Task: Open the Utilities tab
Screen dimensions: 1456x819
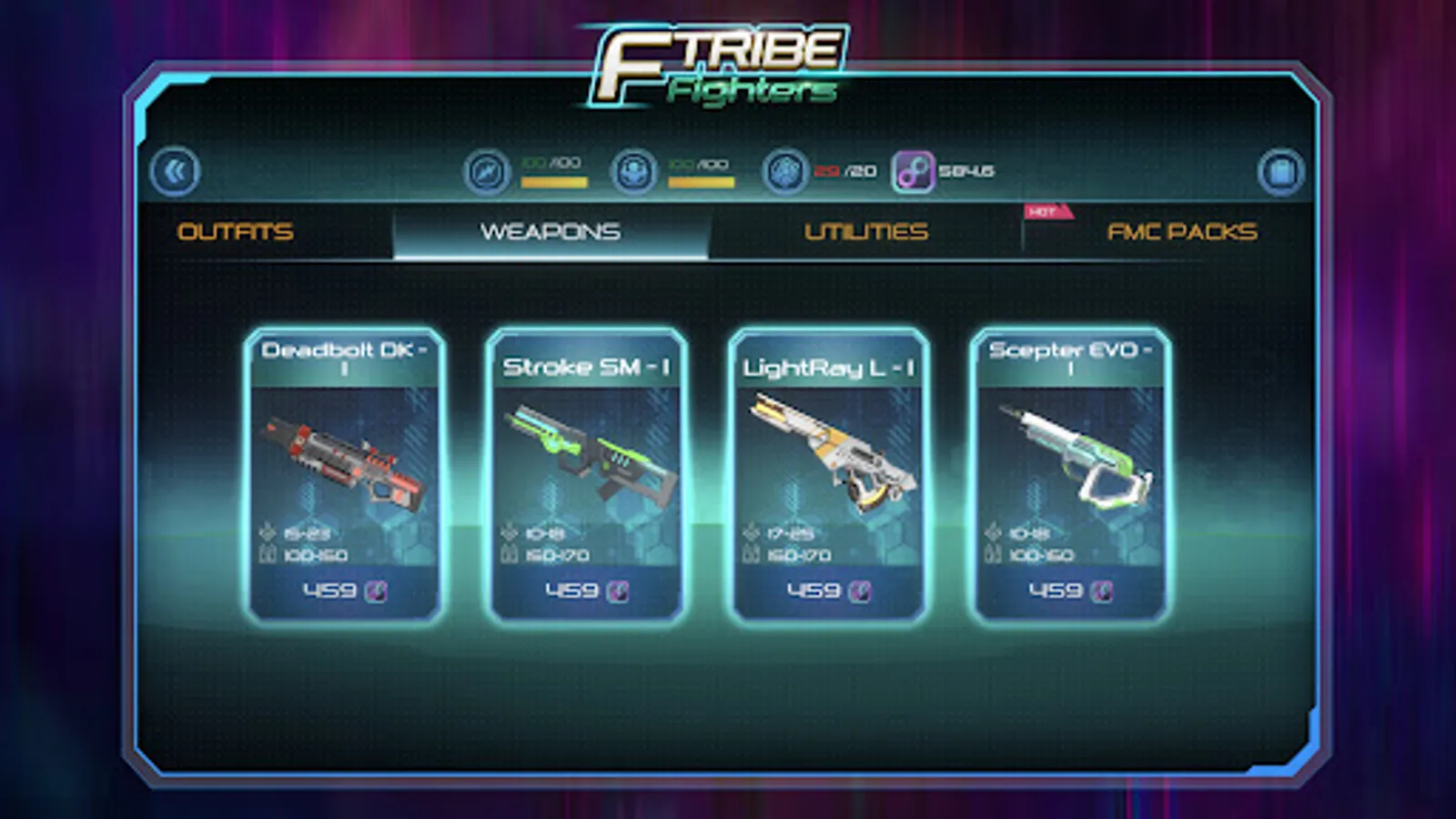Action: click(x=865, y=232)
